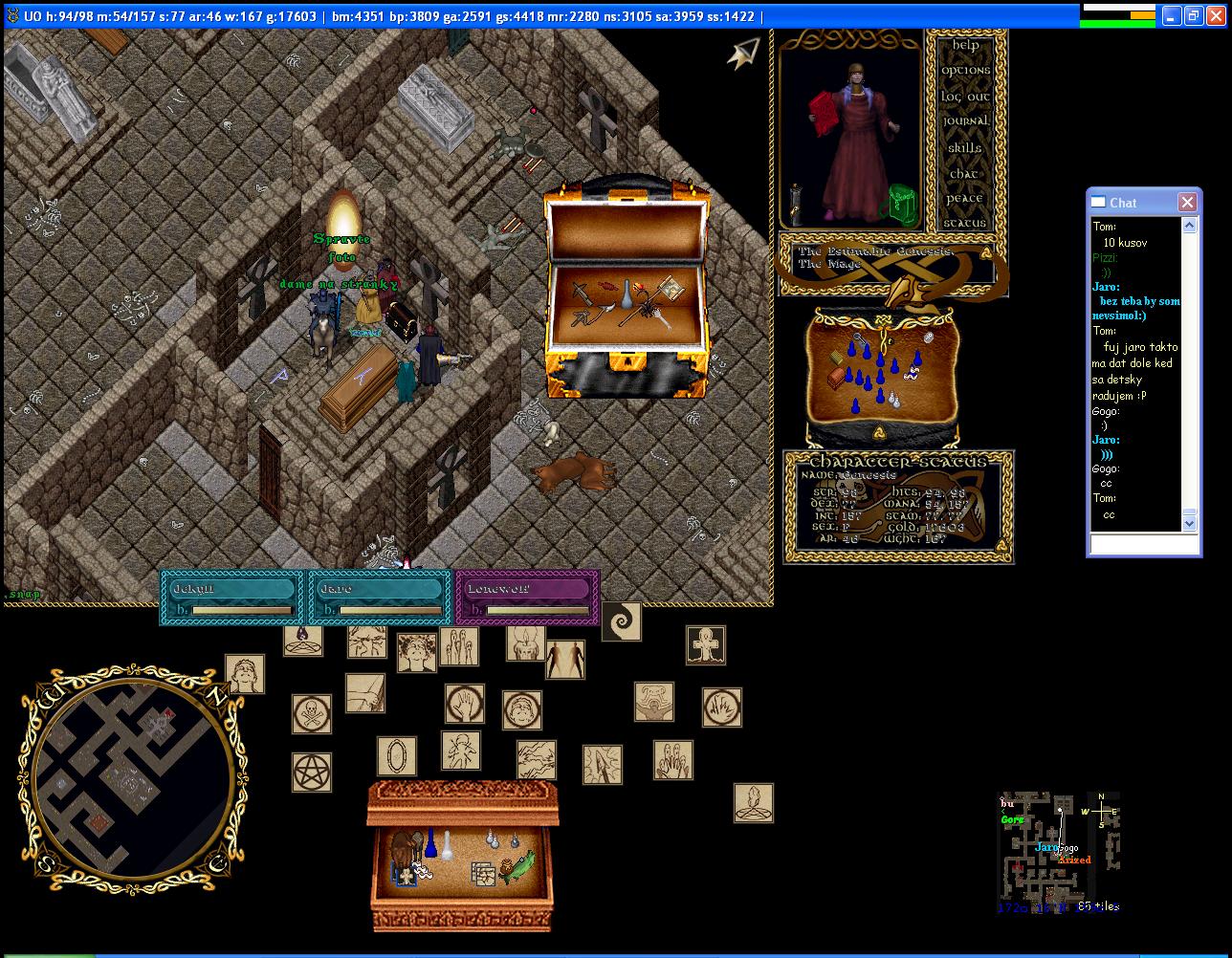
Task: Open the green backpack on the paperdoll
Action: click(902, 202)
